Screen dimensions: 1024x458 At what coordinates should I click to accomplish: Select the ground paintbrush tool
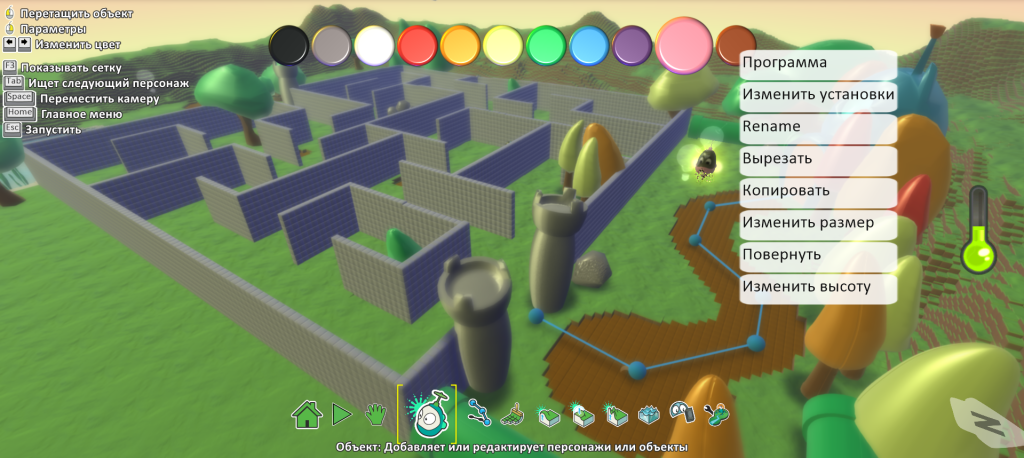click(x=512, y=412)
